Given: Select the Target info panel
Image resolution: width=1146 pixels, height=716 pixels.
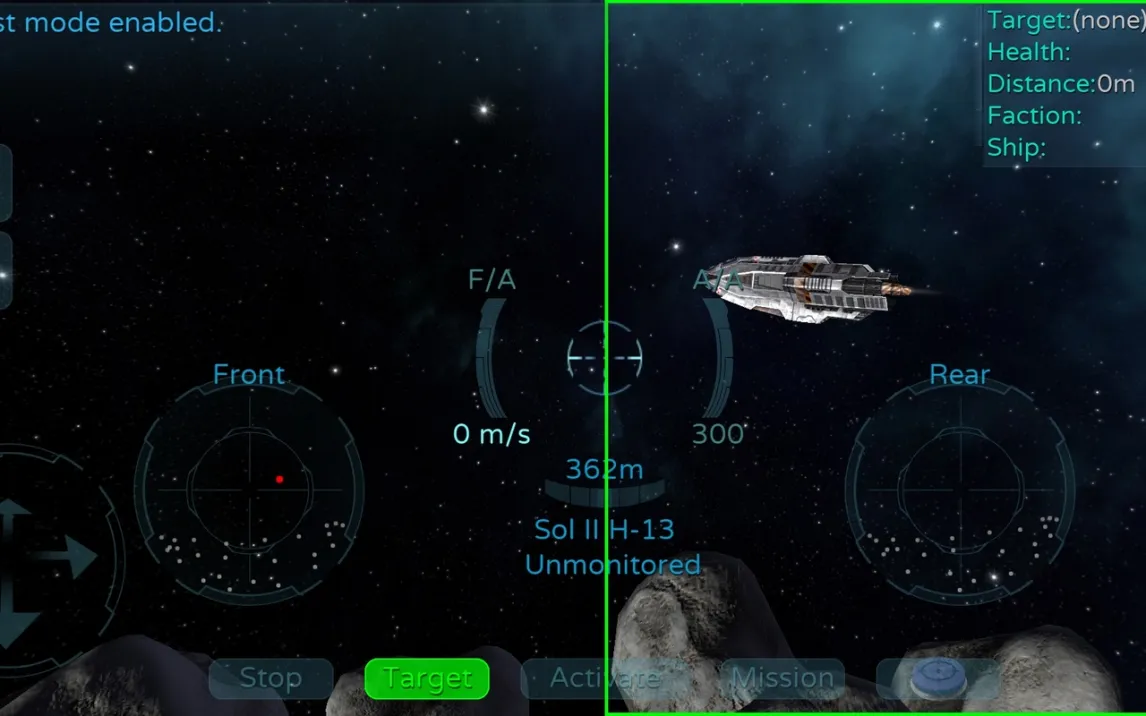Looking at the screenshot, I should tap(1063, 84).
